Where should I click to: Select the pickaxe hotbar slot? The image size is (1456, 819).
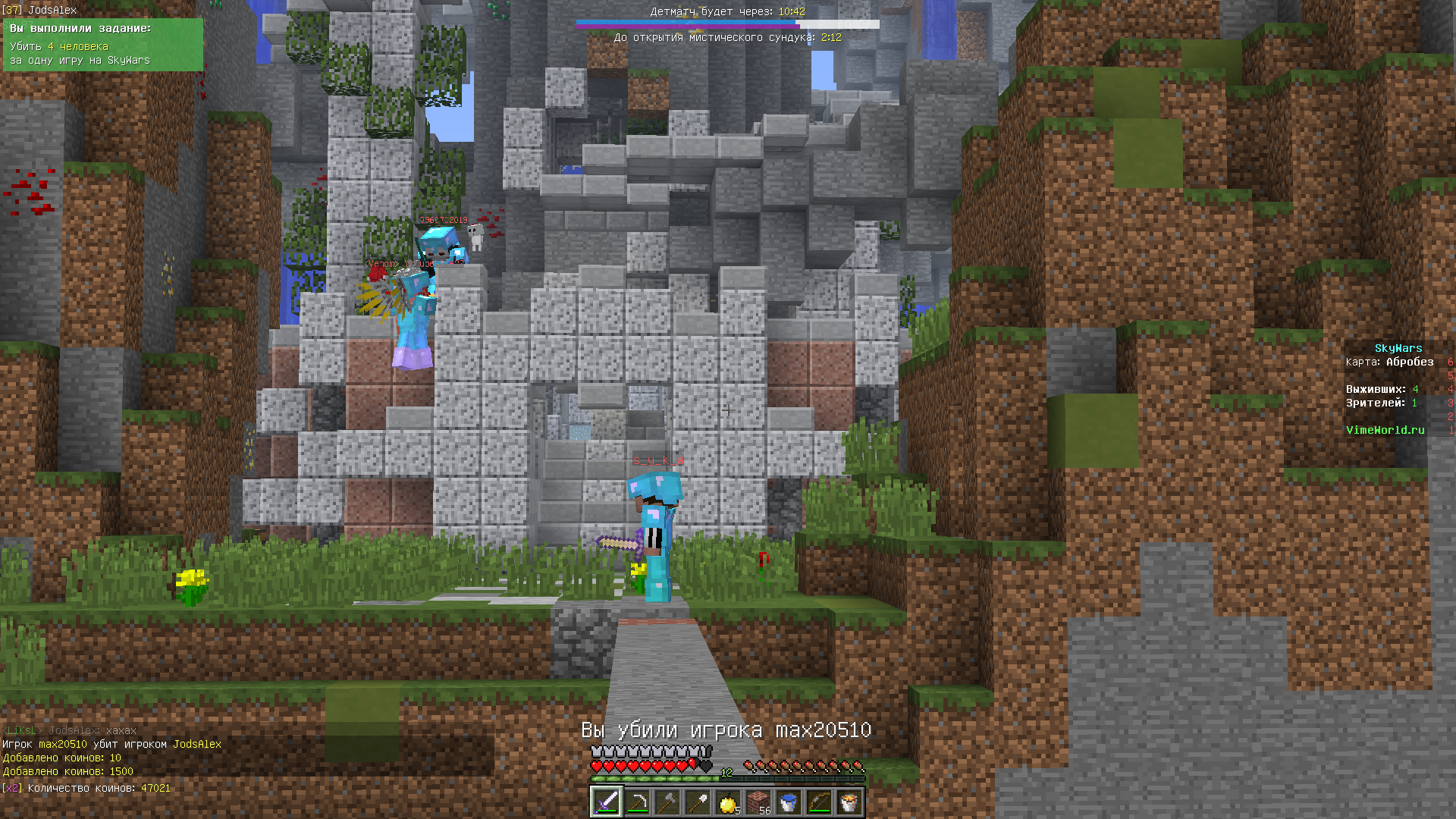pyautogui.click(x=637, y=802)
